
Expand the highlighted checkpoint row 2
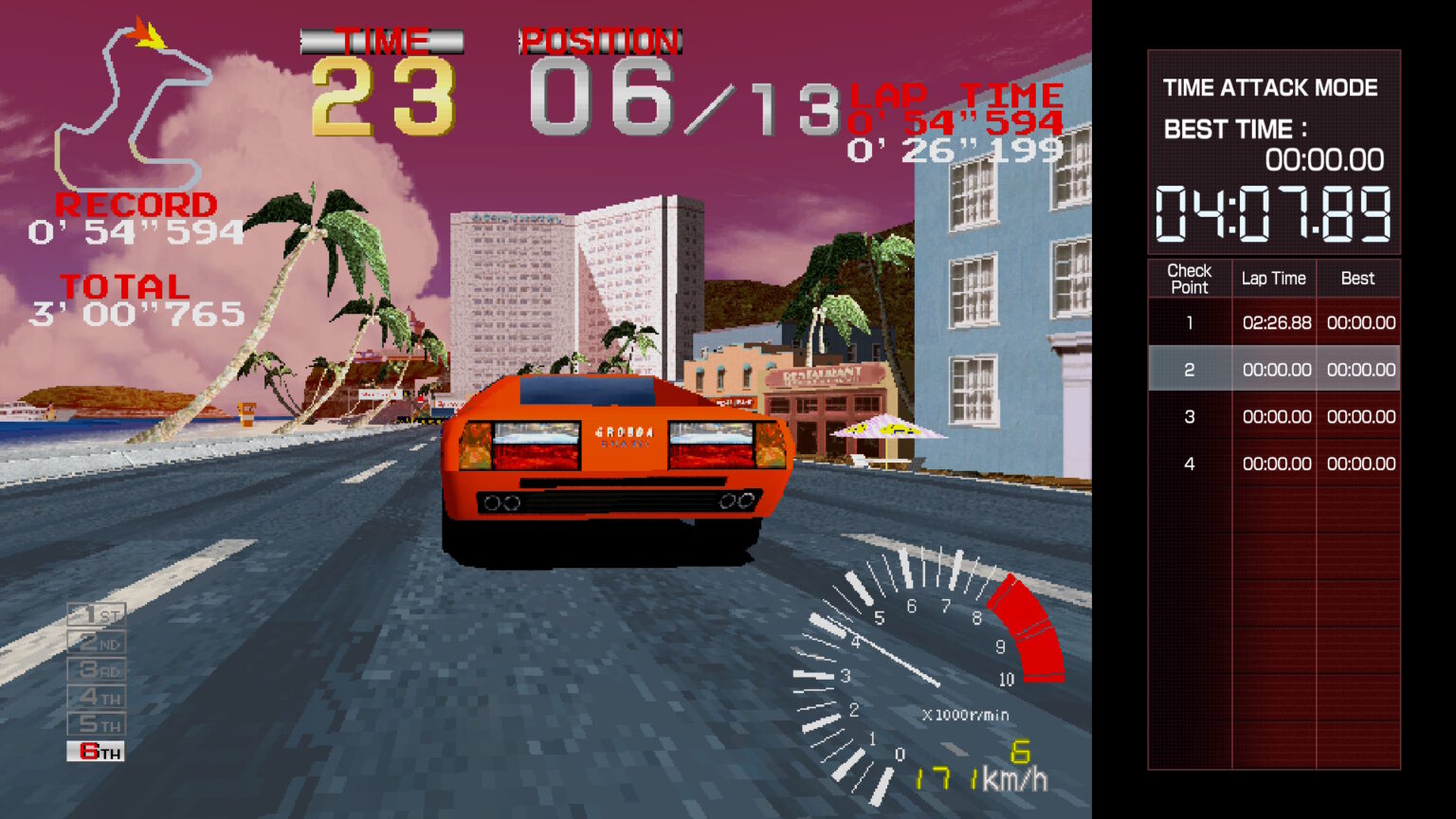coord(1275,369)
